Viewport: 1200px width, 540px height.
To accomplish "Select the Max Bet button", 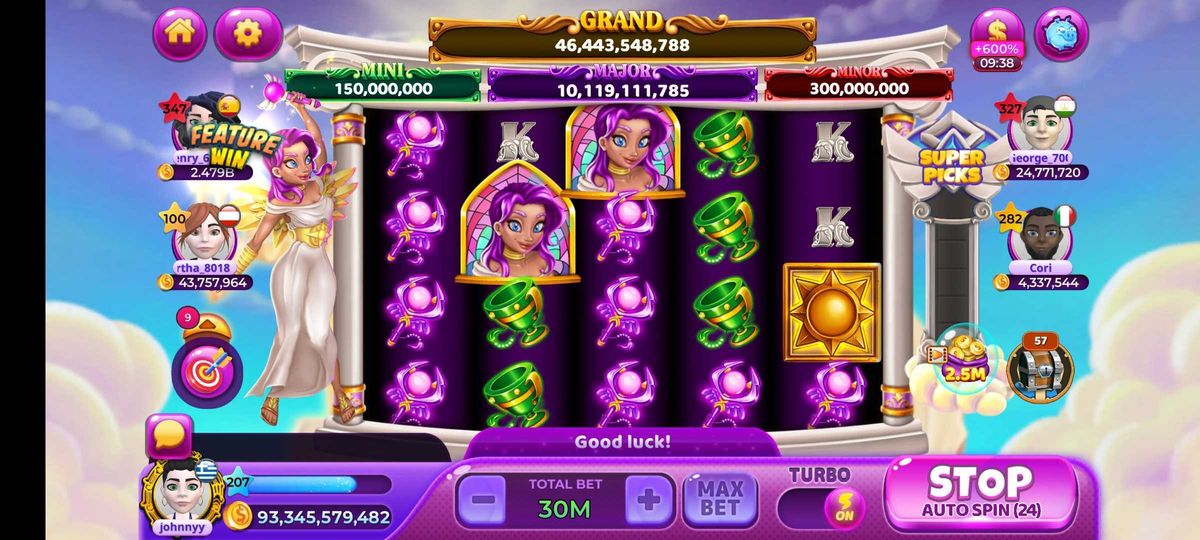I will [720, 499].
